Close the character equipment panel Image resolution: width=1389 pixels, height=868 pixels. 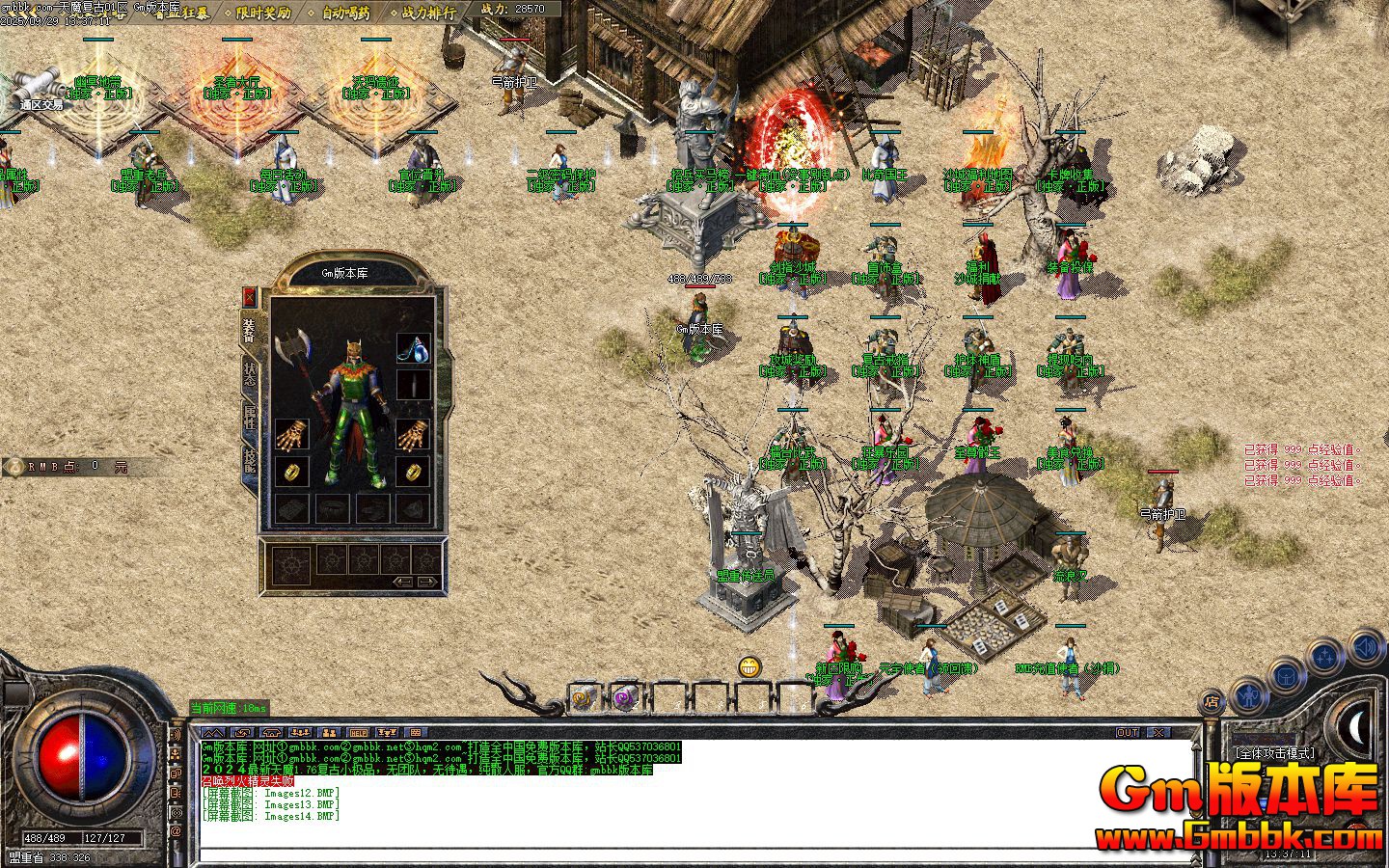(x=250, y=296)
